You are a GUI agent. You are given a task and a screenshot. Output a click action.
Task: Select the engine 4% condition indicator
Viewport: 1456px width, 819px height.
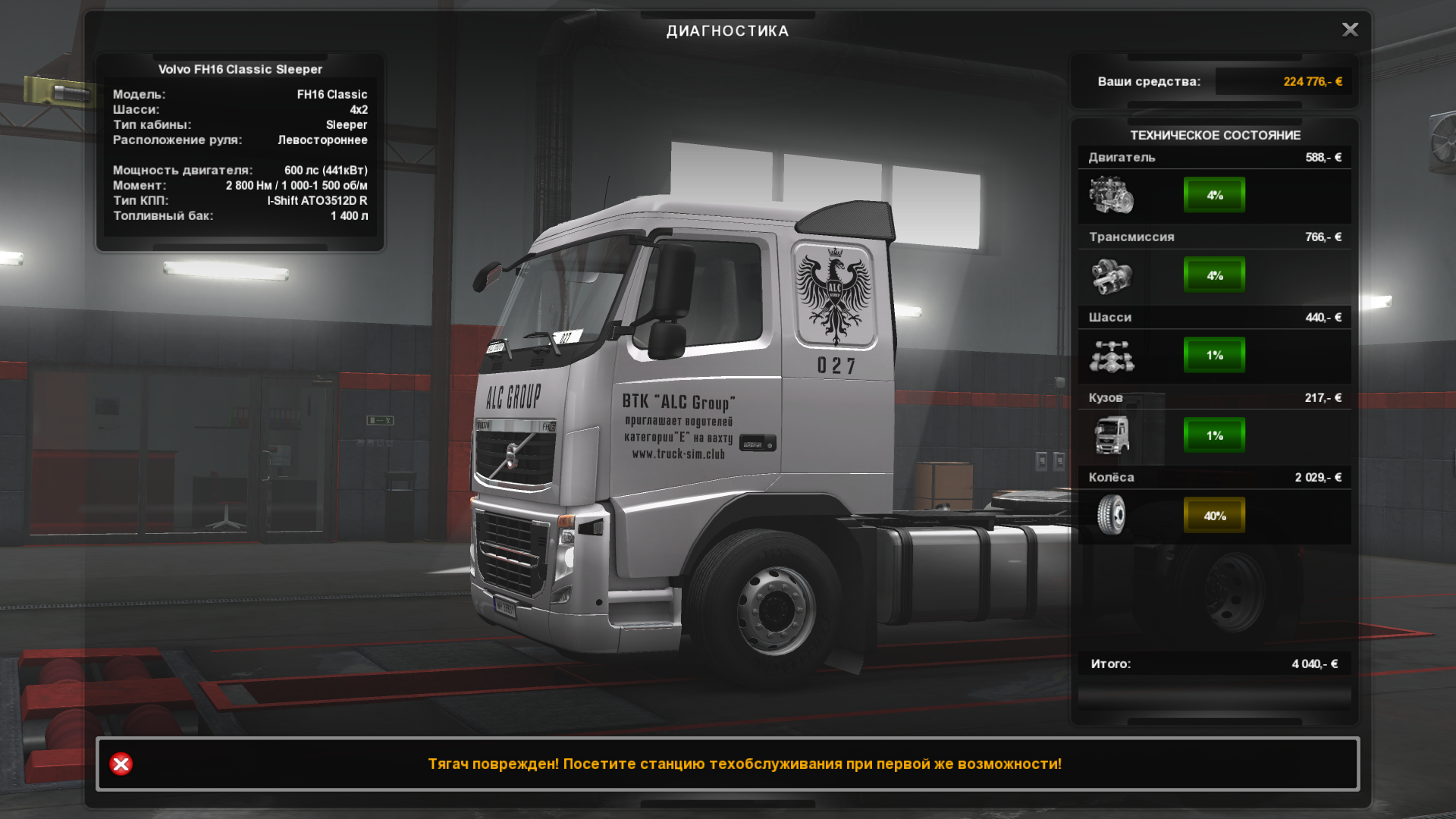[1214, 195]
